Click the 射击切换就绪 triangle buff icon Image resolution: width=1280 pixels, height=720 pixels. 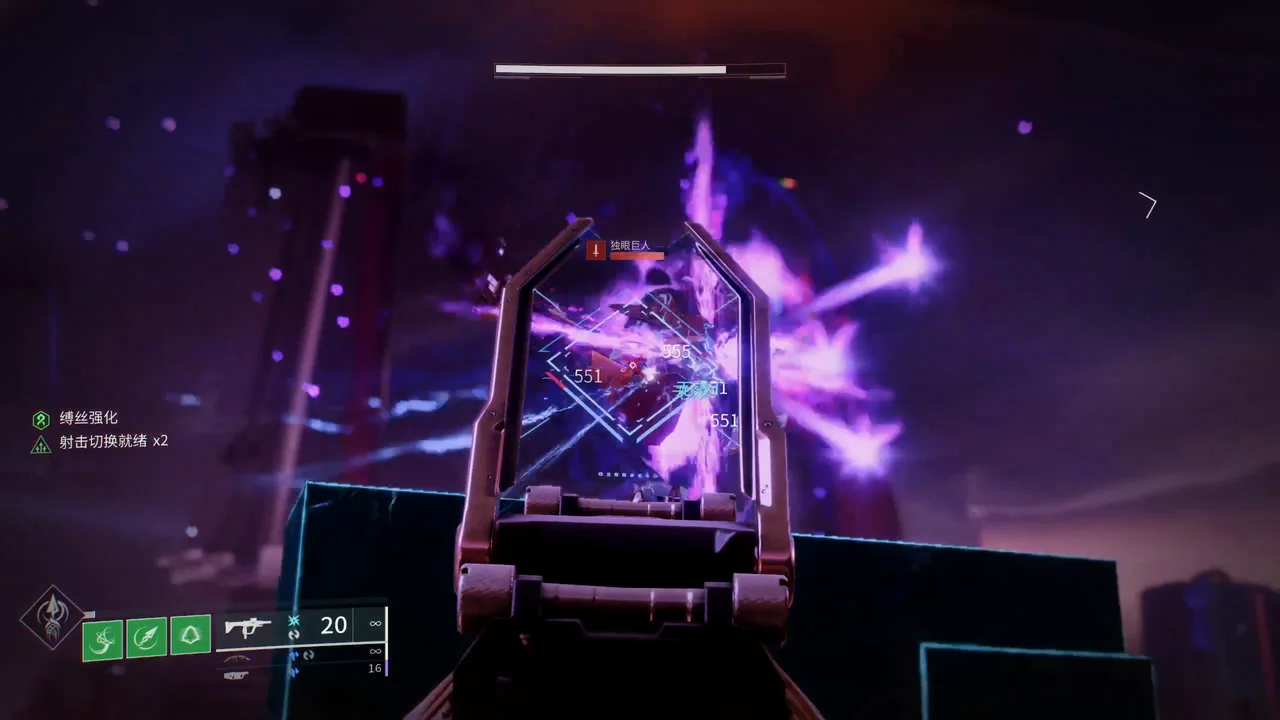[41, 444]
